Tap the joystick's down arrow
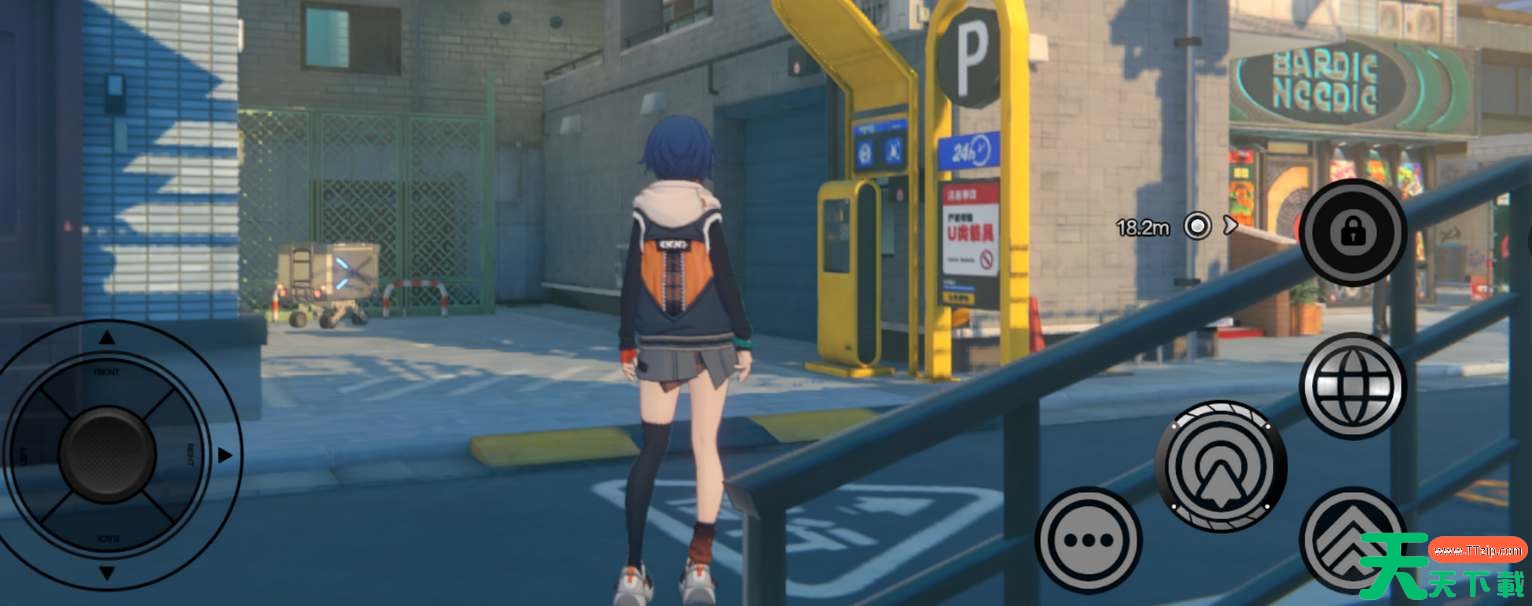The height and width of the screenshot is (606, 1532). [107, 574]
